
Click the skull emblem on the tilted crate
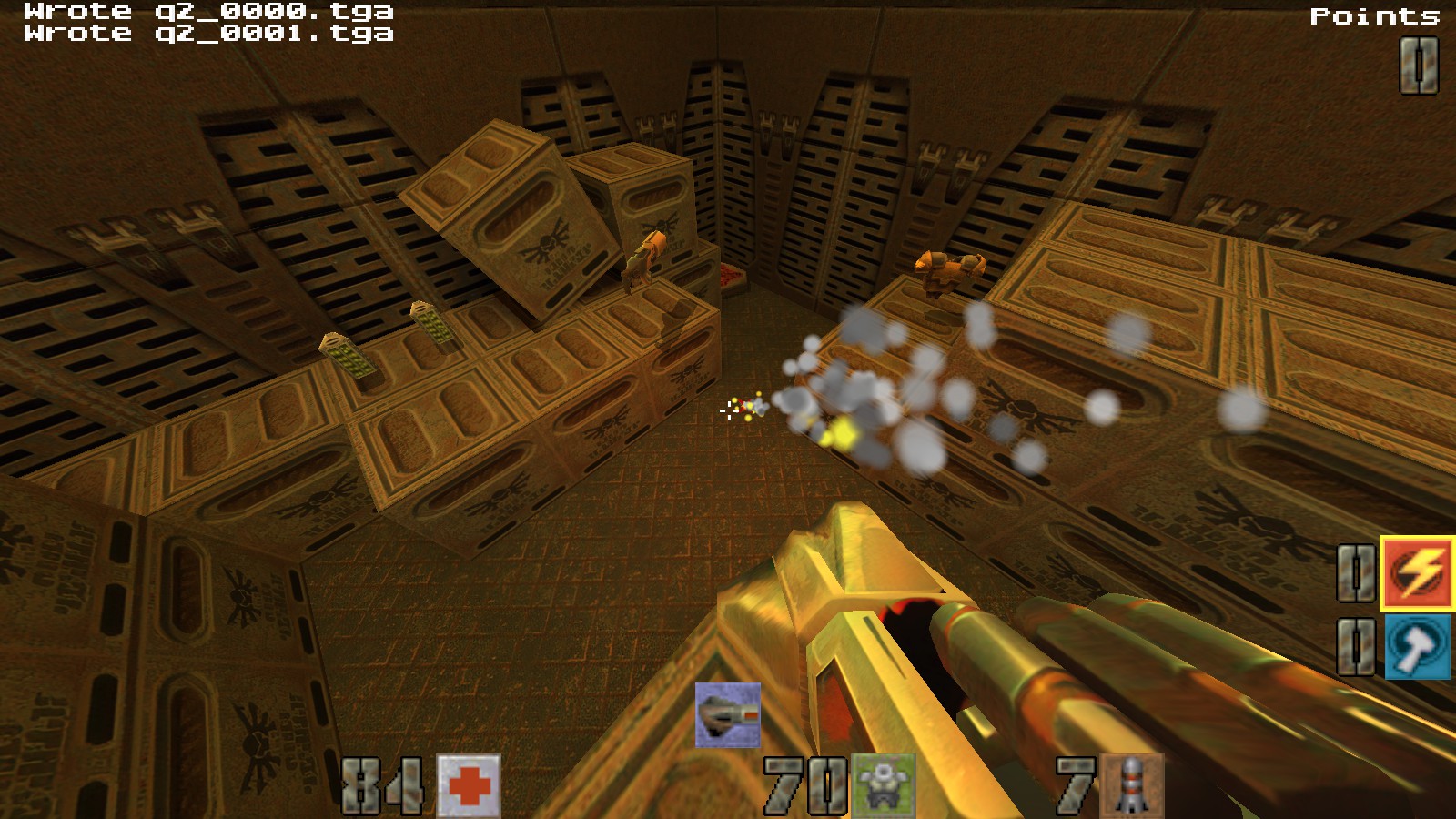[x=546, y=241]
